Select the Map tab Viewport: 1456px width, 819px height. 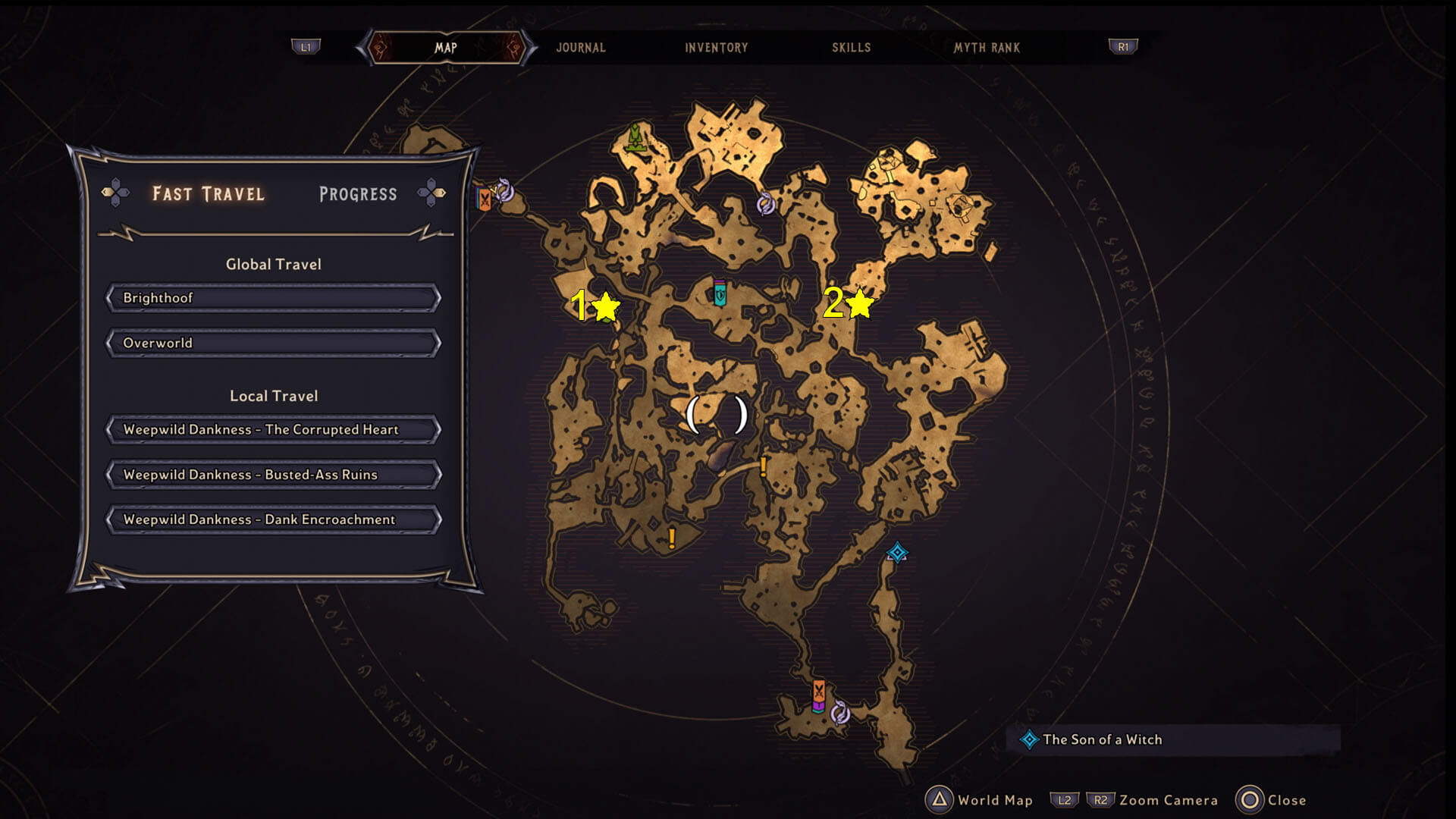(446, 48)
